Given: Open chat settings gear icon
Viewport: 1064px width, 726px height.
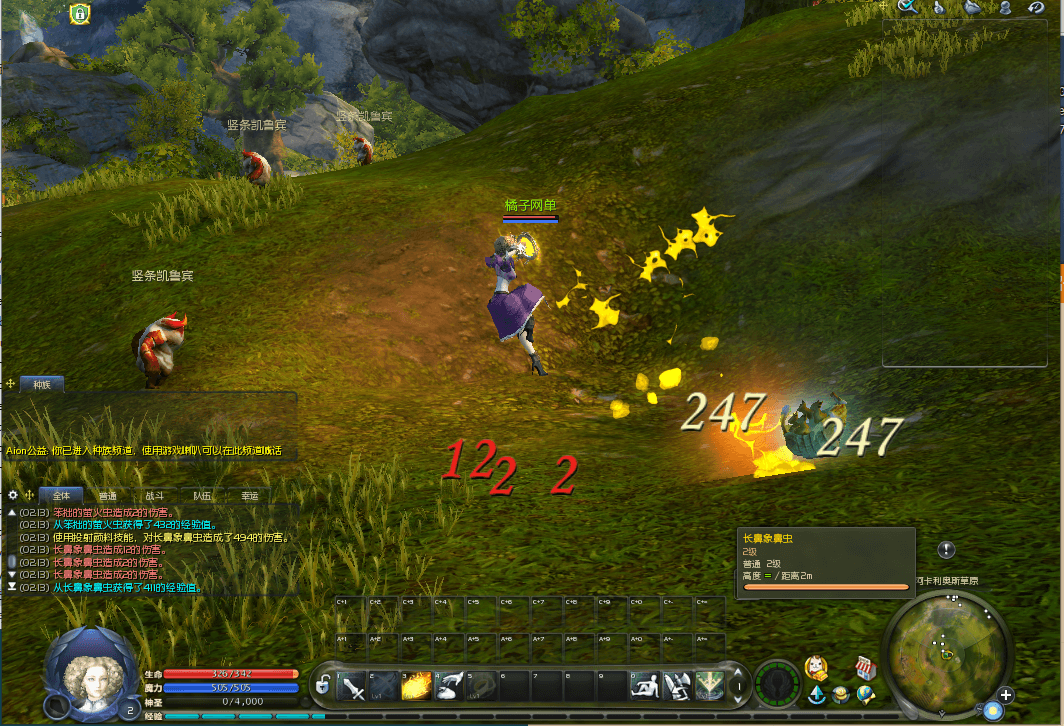Looking at the screenshot, I should (x=13, y=495).
